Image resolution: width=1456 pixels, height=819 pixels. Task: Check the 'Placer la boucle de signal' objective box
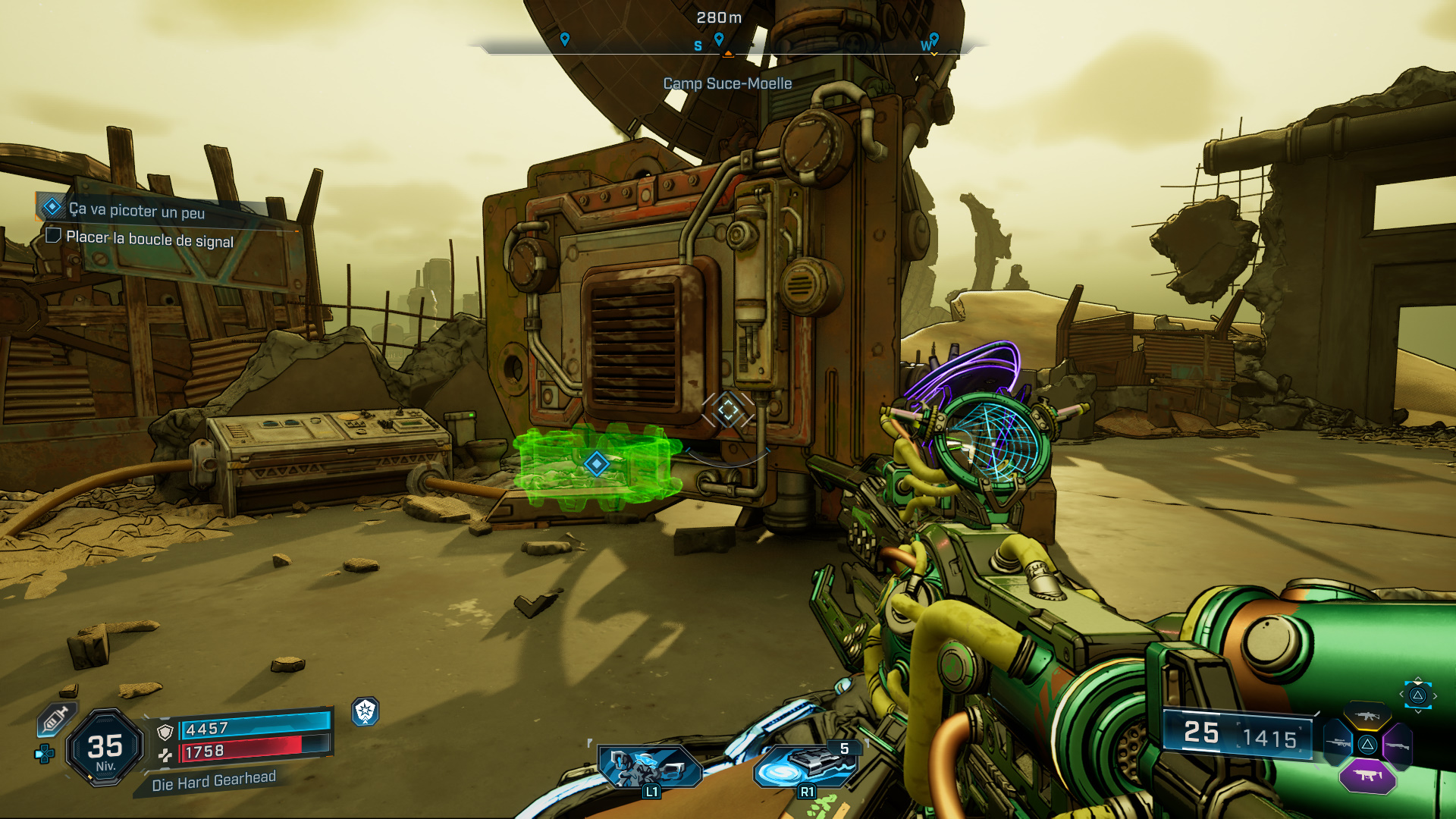(53, 237)
